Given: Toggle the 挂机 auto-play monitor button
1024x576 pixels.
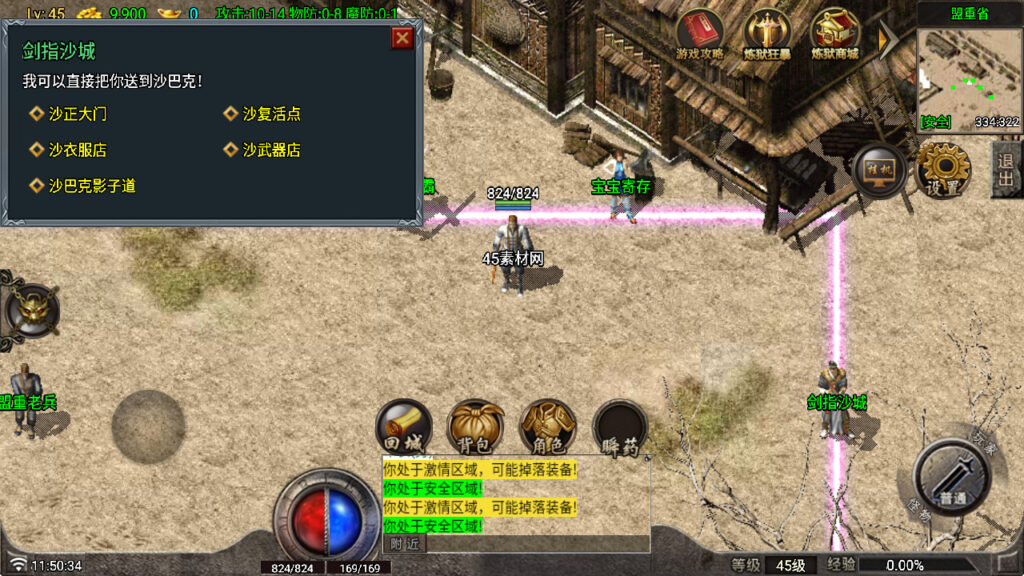Looking at the screenshot, I should [879, 171].
